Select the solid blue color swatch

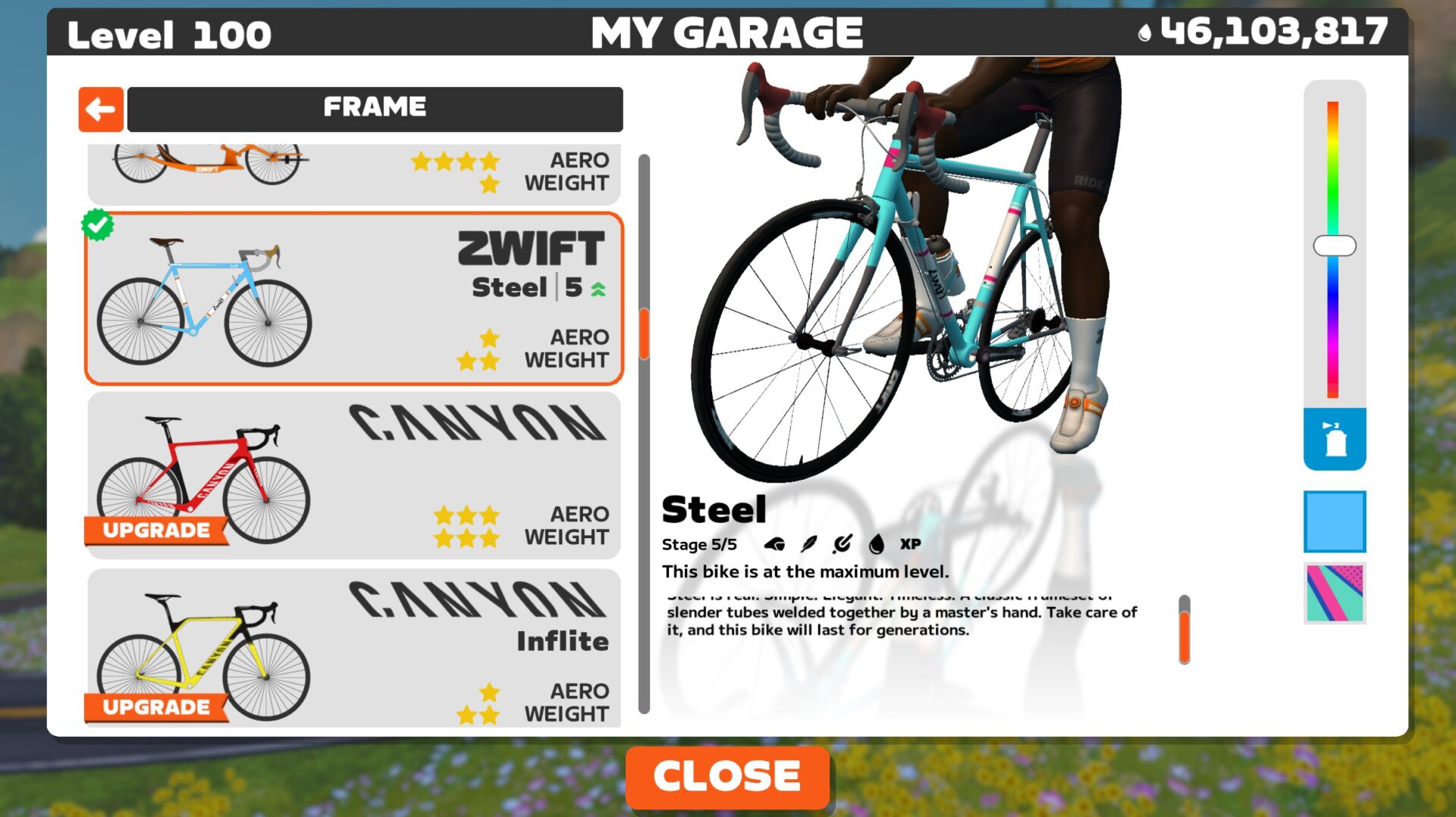1335,523
